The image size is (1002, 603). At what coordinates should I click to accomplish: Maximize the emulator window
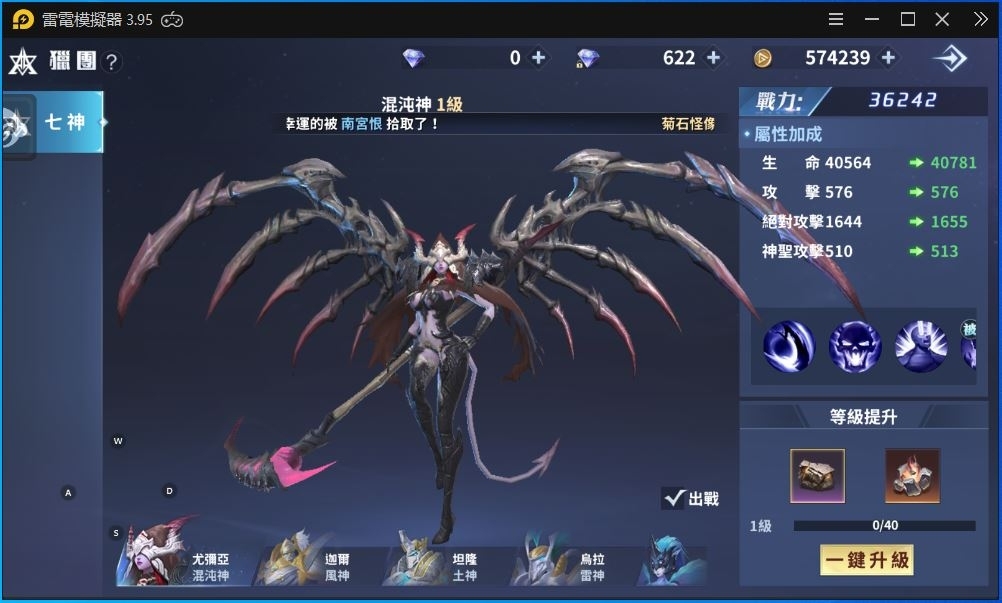(x=908, y=19)
